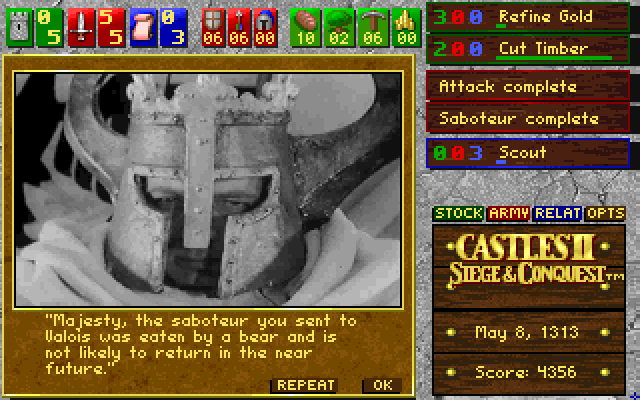The image size is (640, 400).
Task: Switch to the ARMY tab
Action: [x=508, y=213]
